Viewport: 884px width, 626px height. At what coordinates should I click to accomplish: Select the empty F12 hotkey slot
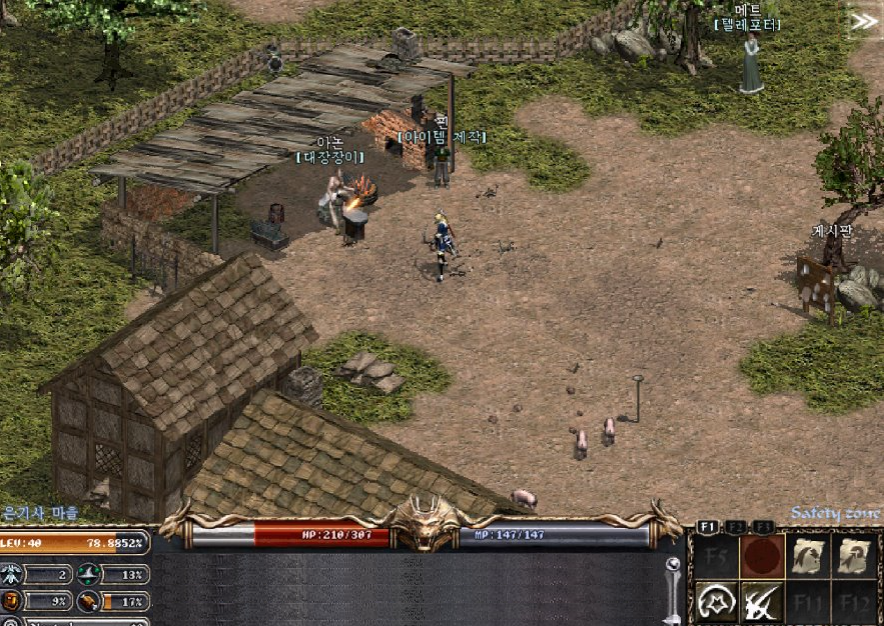pos(855,601)
